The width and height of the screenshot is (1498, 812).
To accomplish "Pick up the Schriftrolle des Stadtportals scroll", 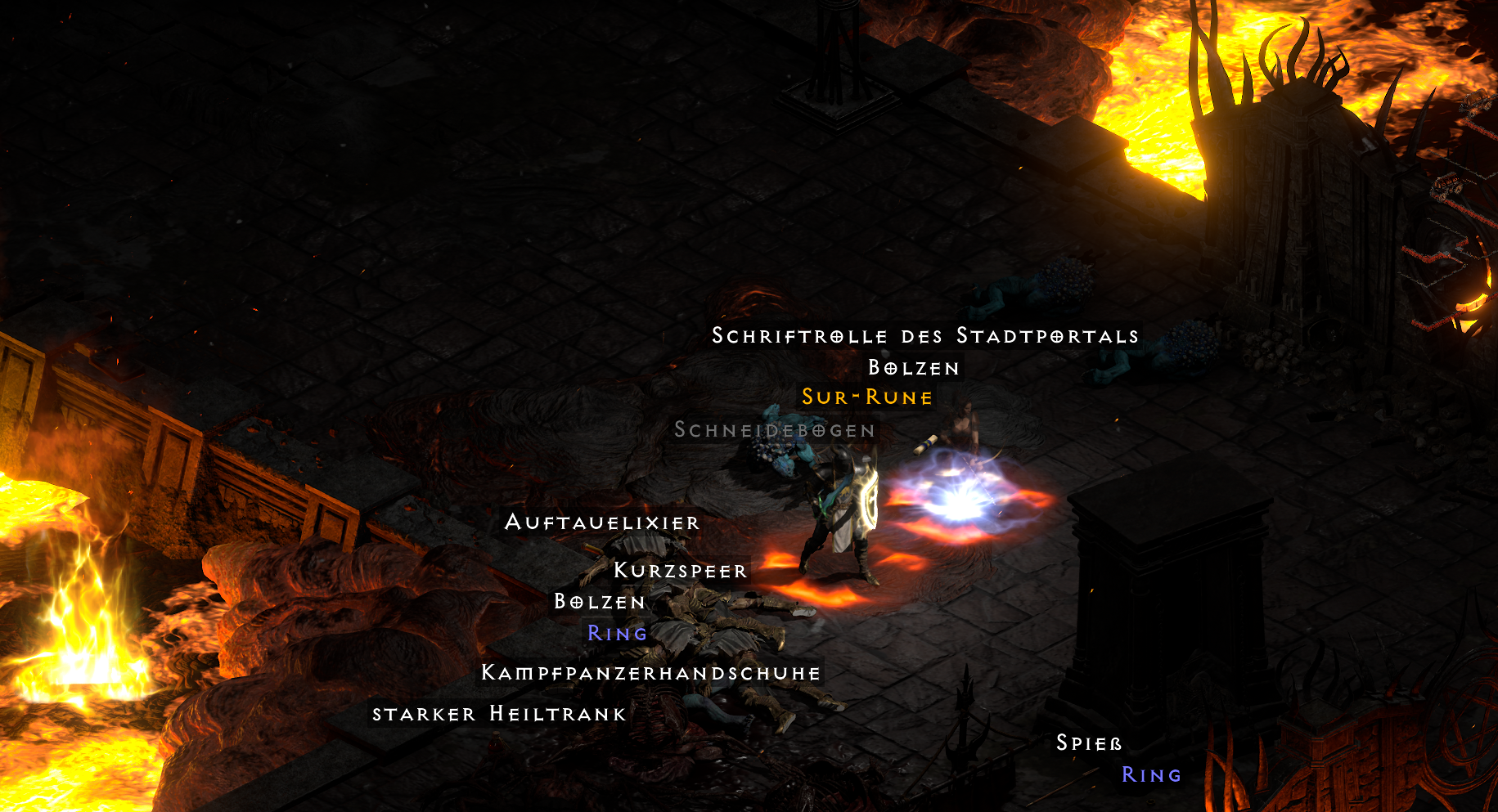I will (x=925, y=335).
